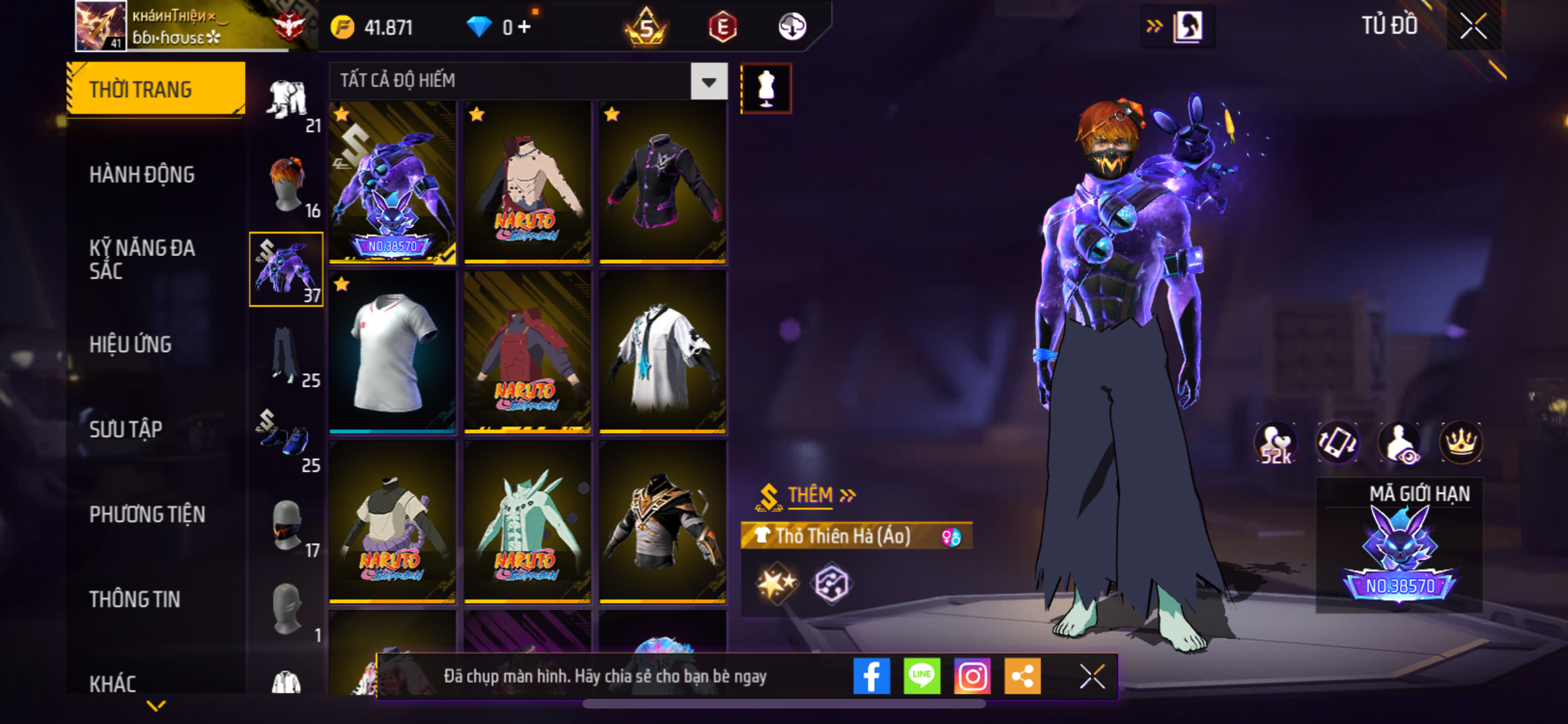1568x724 pixels.
Task: Close the Tủ Đồ wardrobe screen
Action: (1473, 26)
